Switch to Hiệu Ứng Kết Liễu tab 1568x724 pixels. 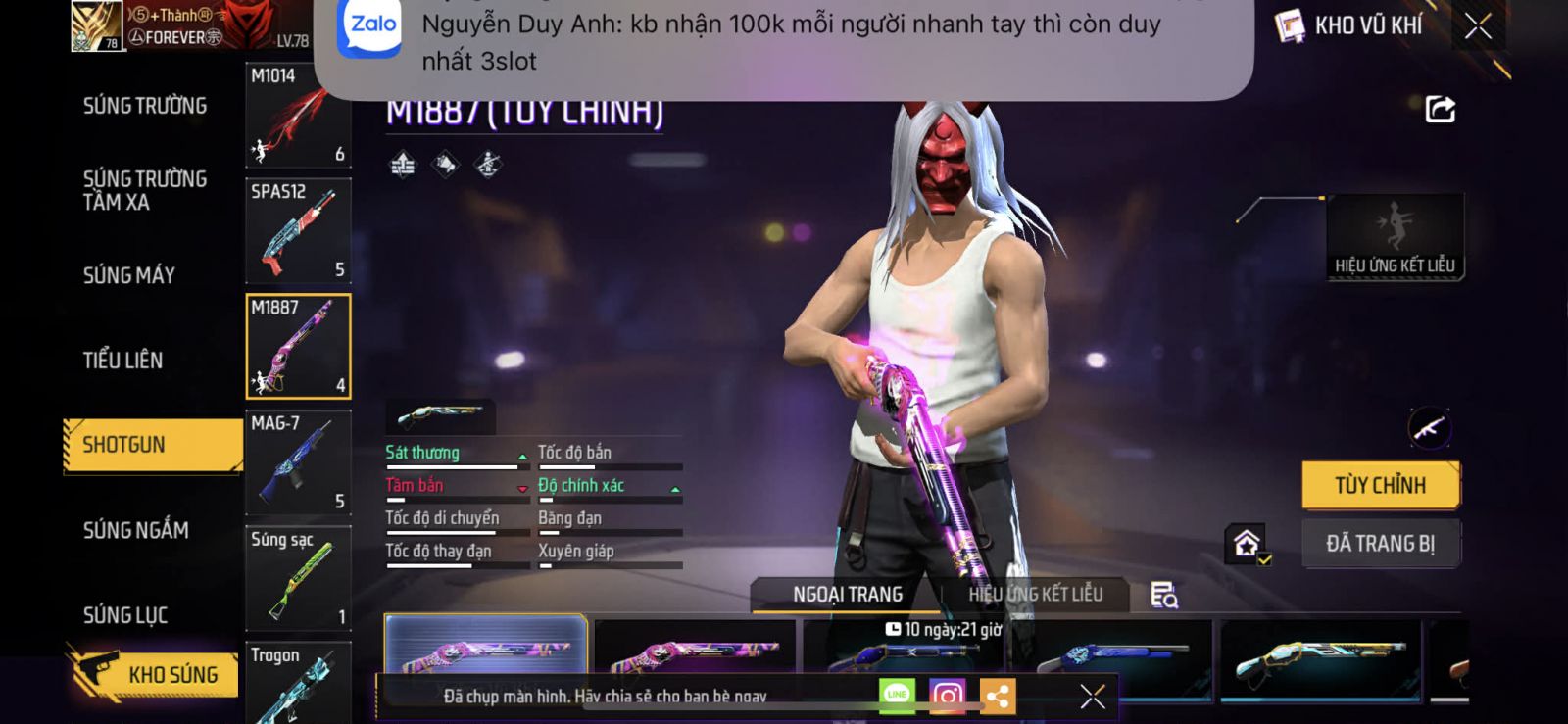1035,594
